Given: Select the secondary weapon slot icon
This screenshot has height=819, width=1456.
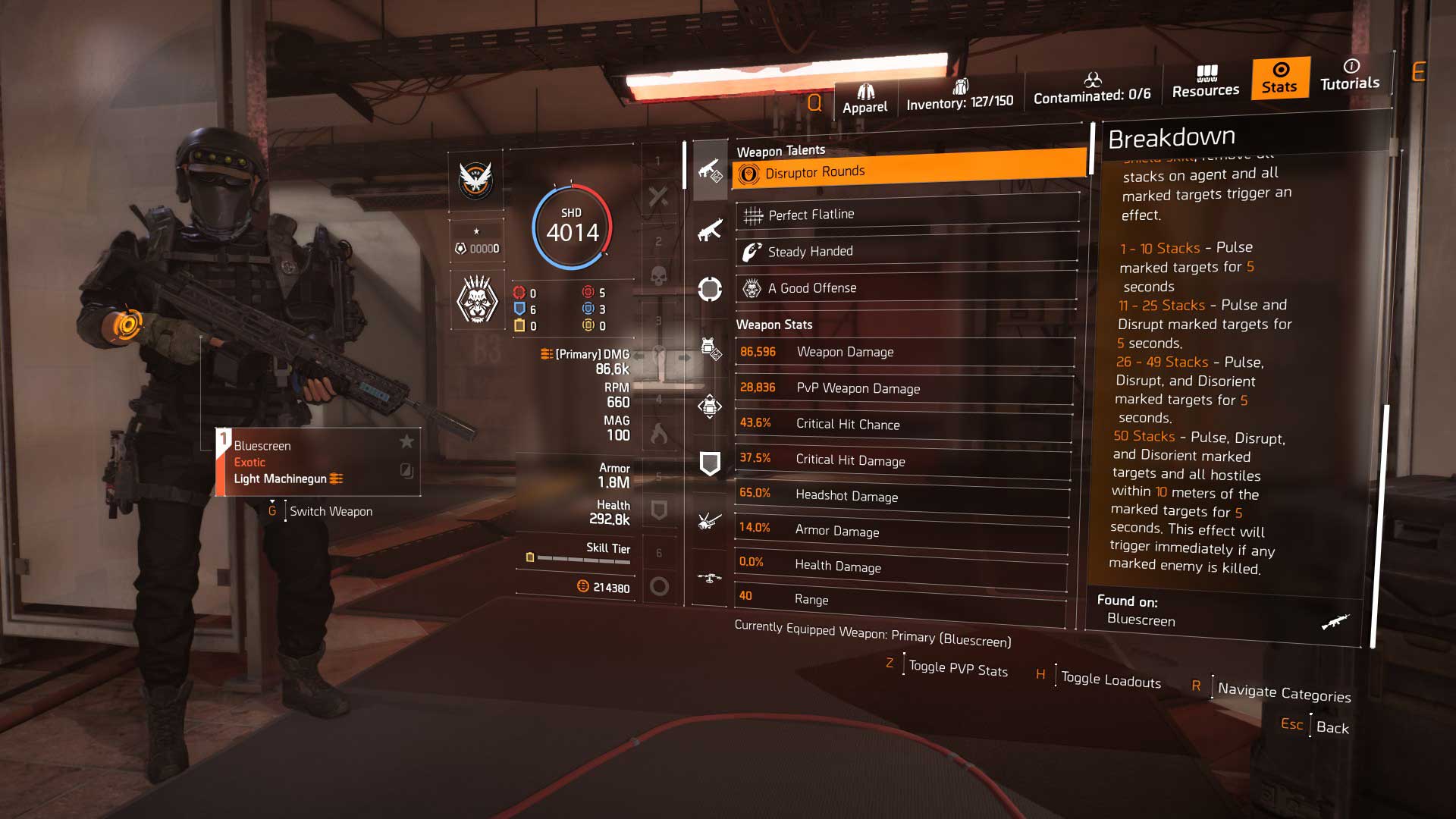Looking at the screenshot, I should pyautogui.click(x=711, y=231).
